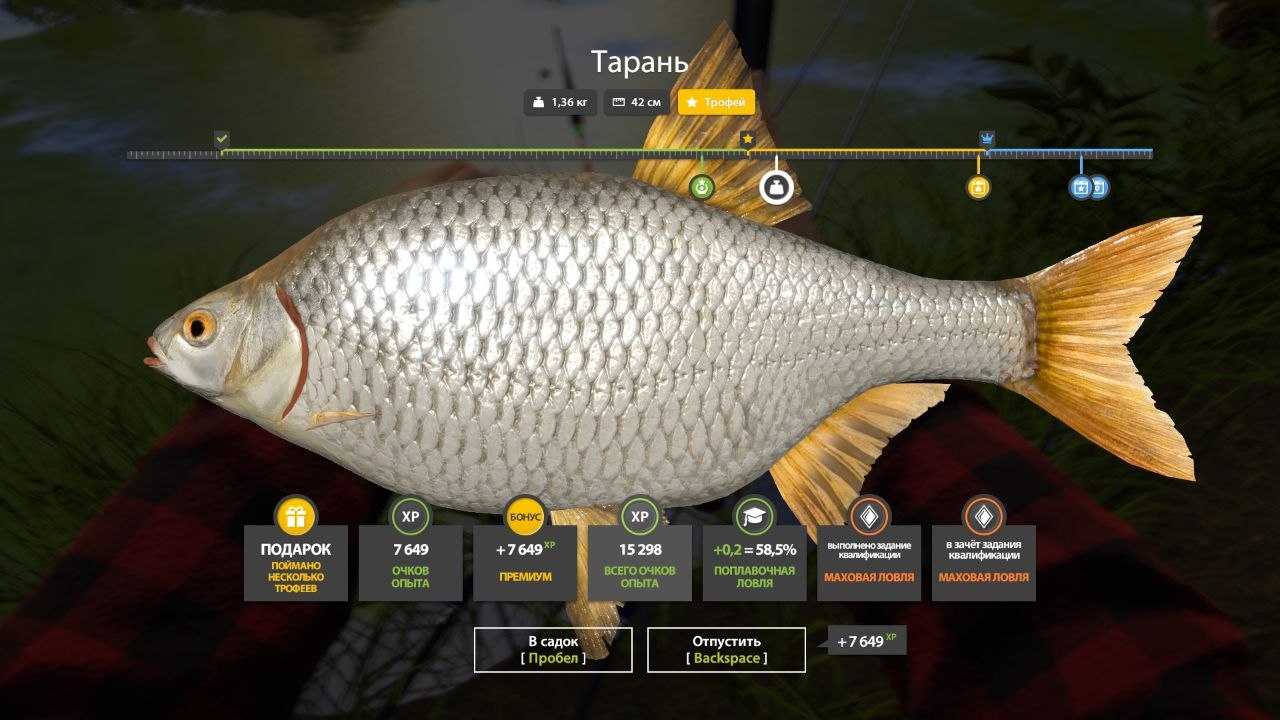
Task: Click the white weight marker on the scale
Action: pos(776,187)
